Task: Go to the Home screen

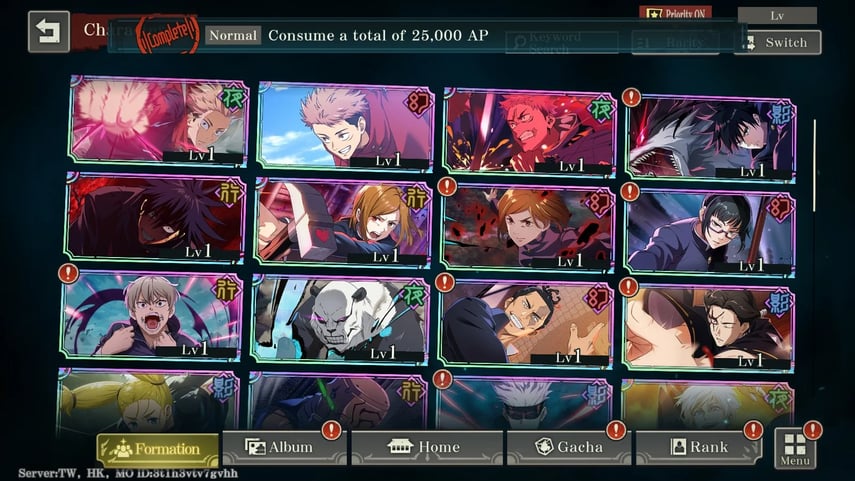Action: pos(426,448)
